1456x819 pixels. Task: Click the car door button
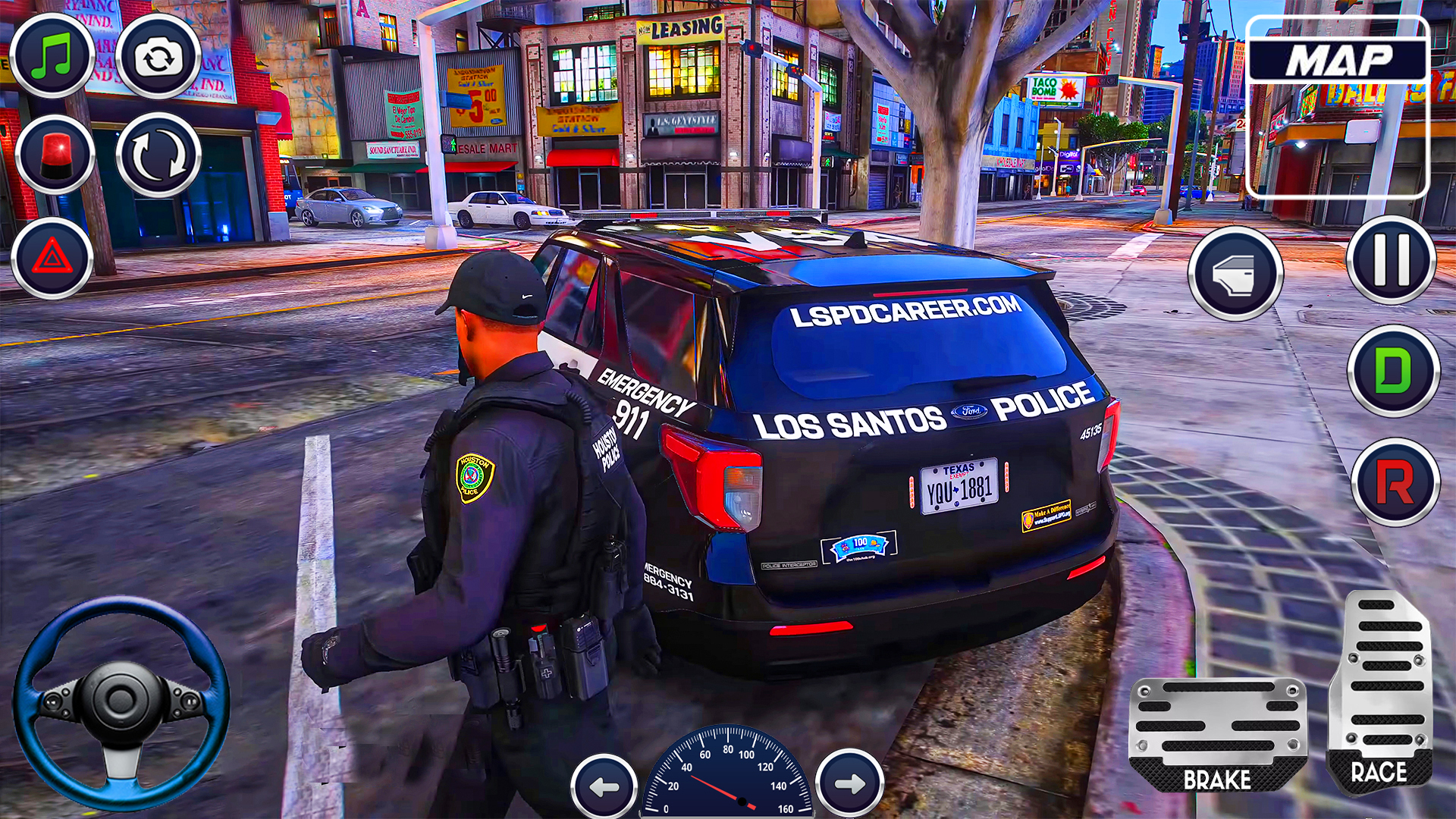pyautogui.click(x=1235, y=274)
